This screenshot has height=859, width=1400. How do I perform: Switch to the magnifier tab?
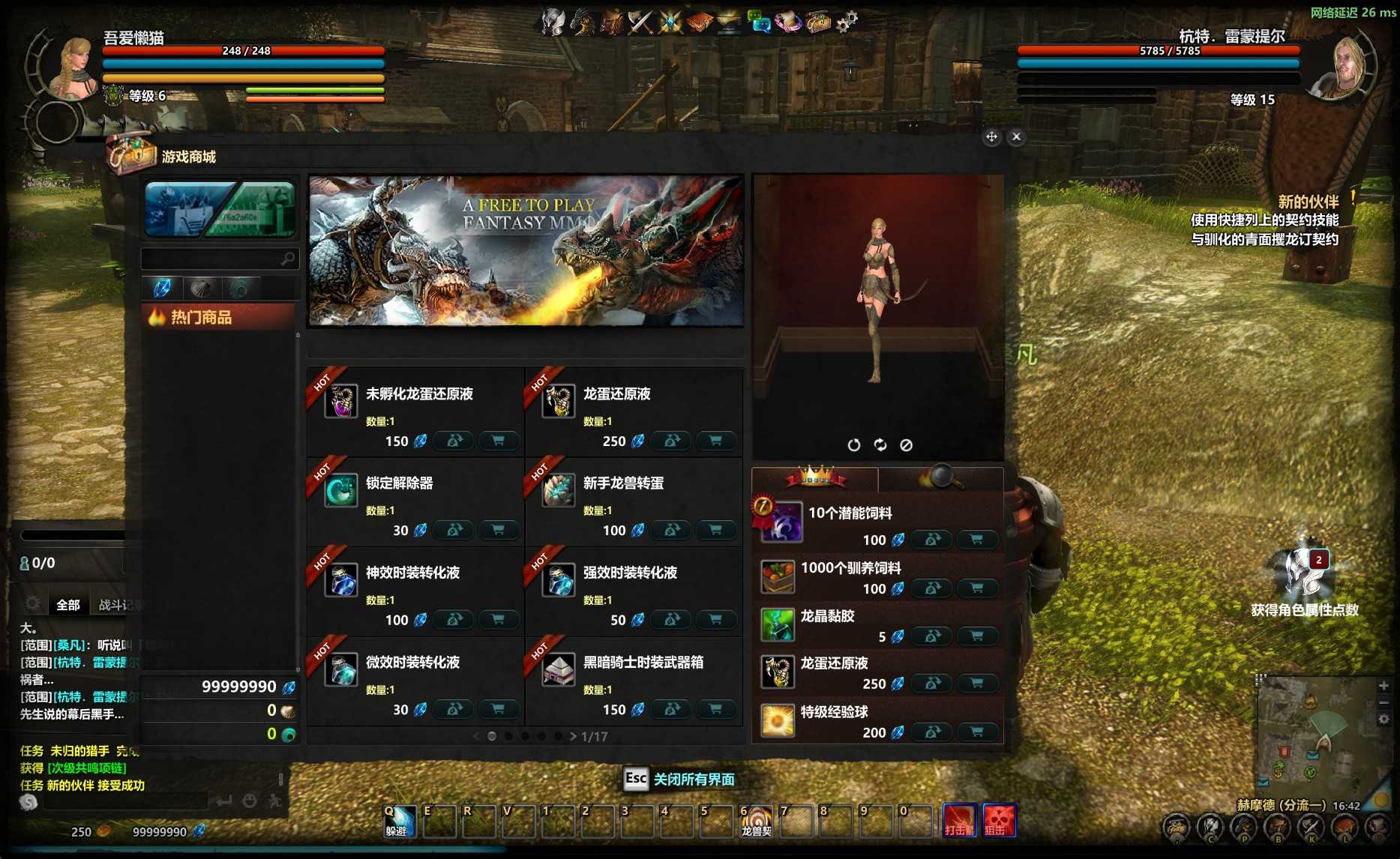pos(940,477)
